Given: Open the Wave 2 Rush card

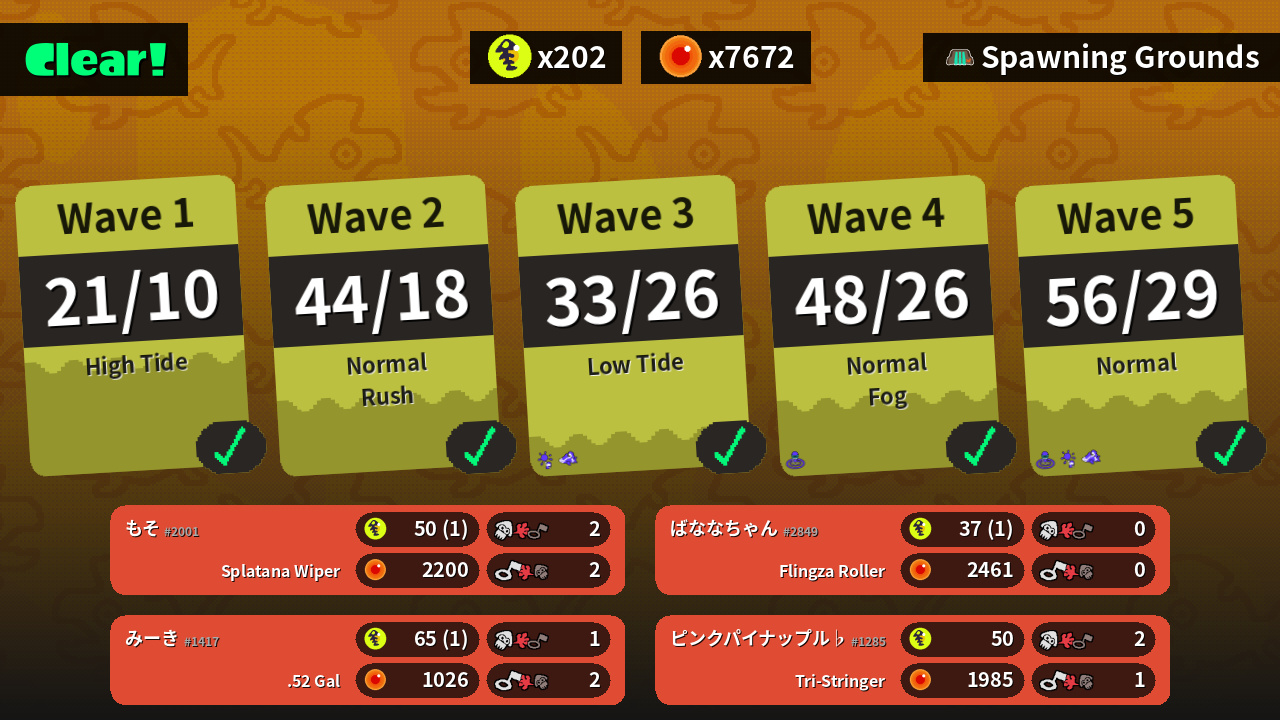Looking at the screenshot, I should click(x=382, y=325).
